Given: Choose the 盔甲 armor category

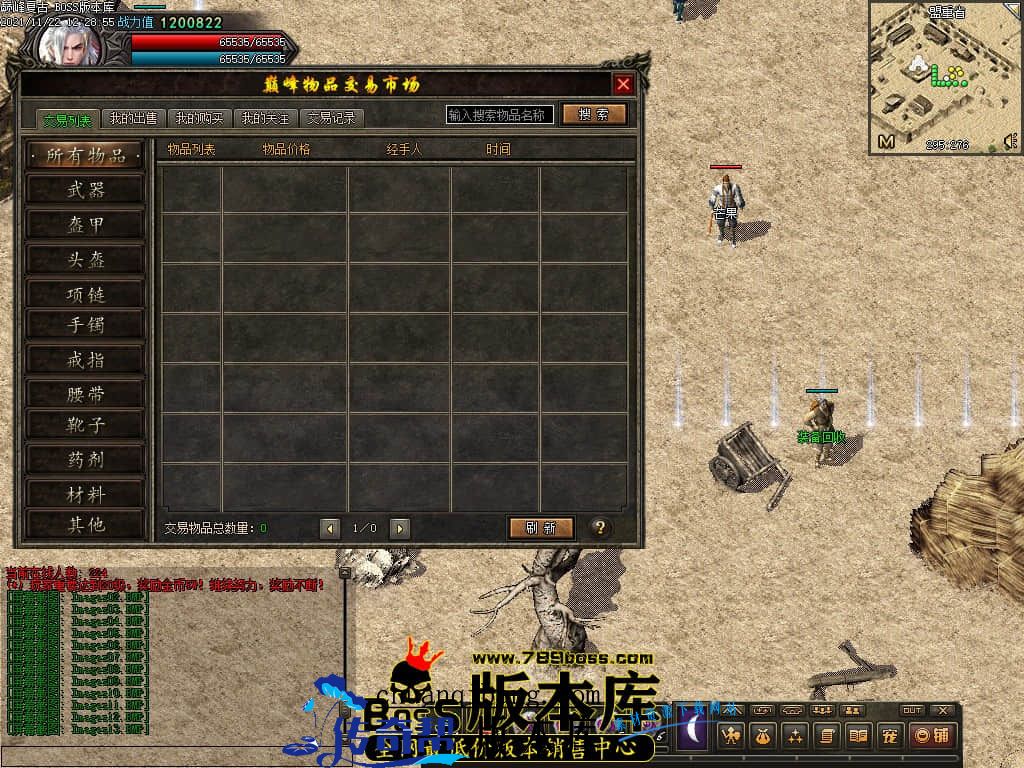Looking at the screenshot, I should [86, 225].
